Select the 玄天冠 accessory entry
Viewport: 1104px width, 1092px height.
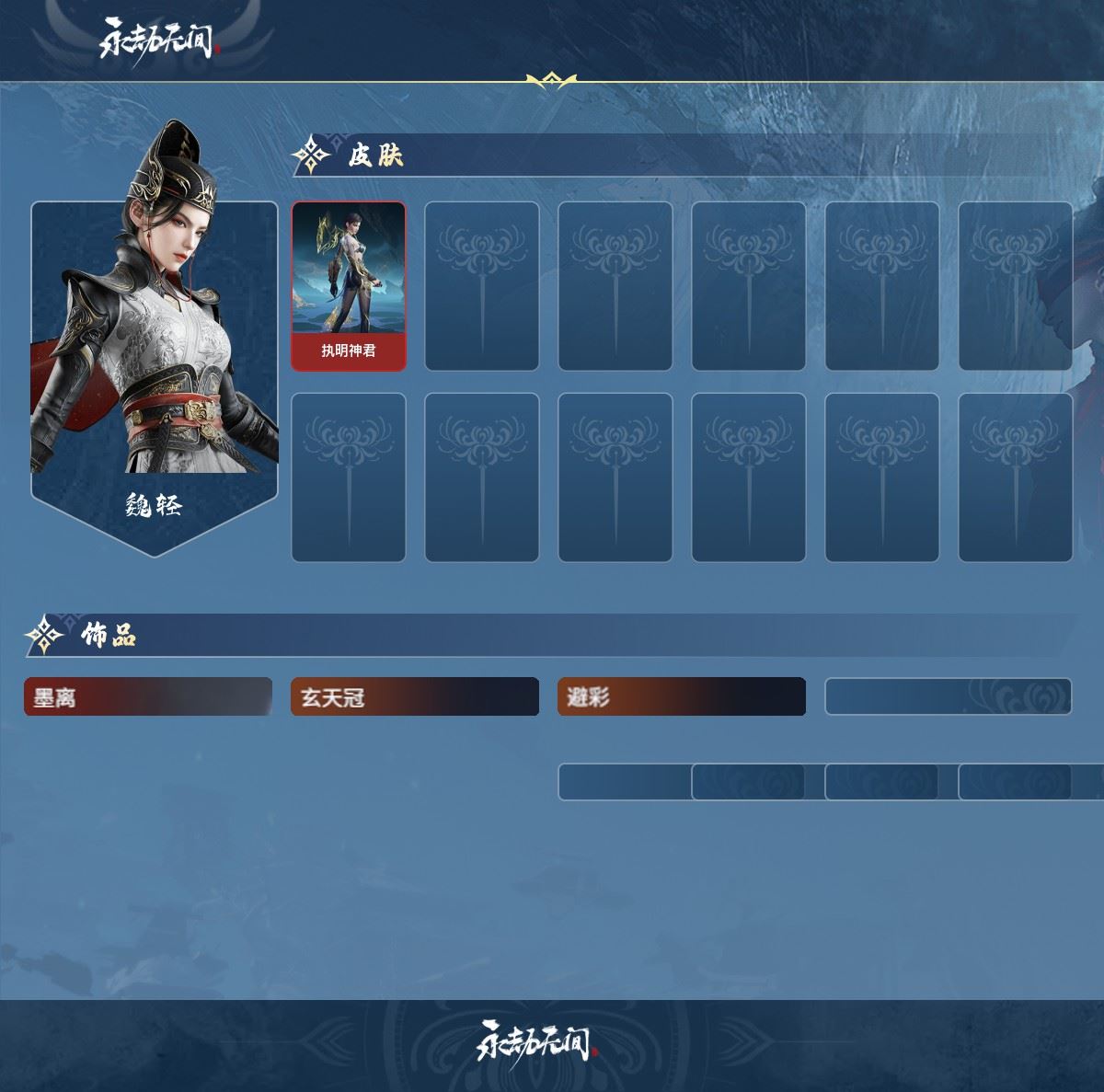(415, 697)
